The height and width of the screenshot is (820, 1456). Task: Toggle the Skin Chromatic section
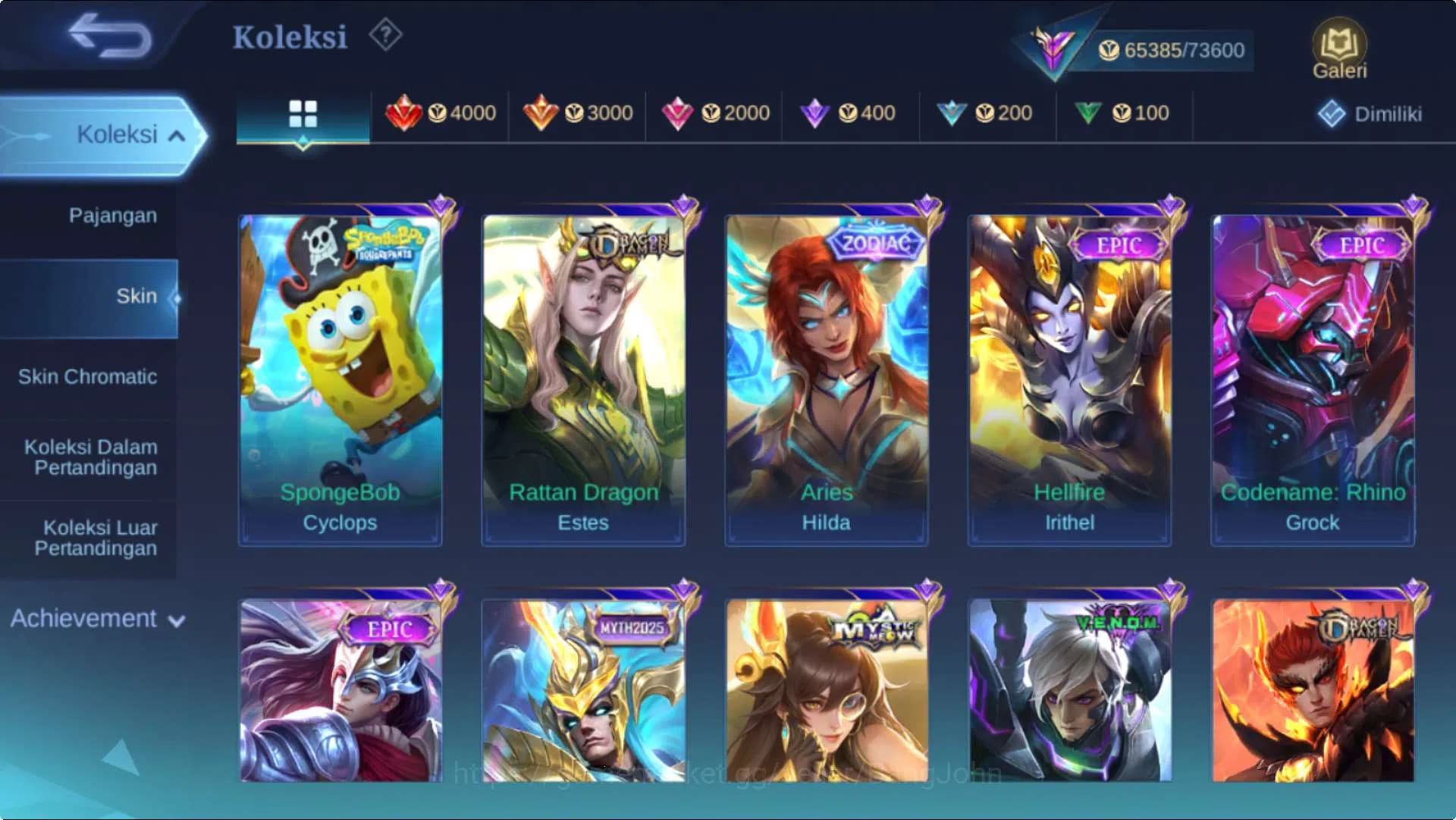(89, 376)
